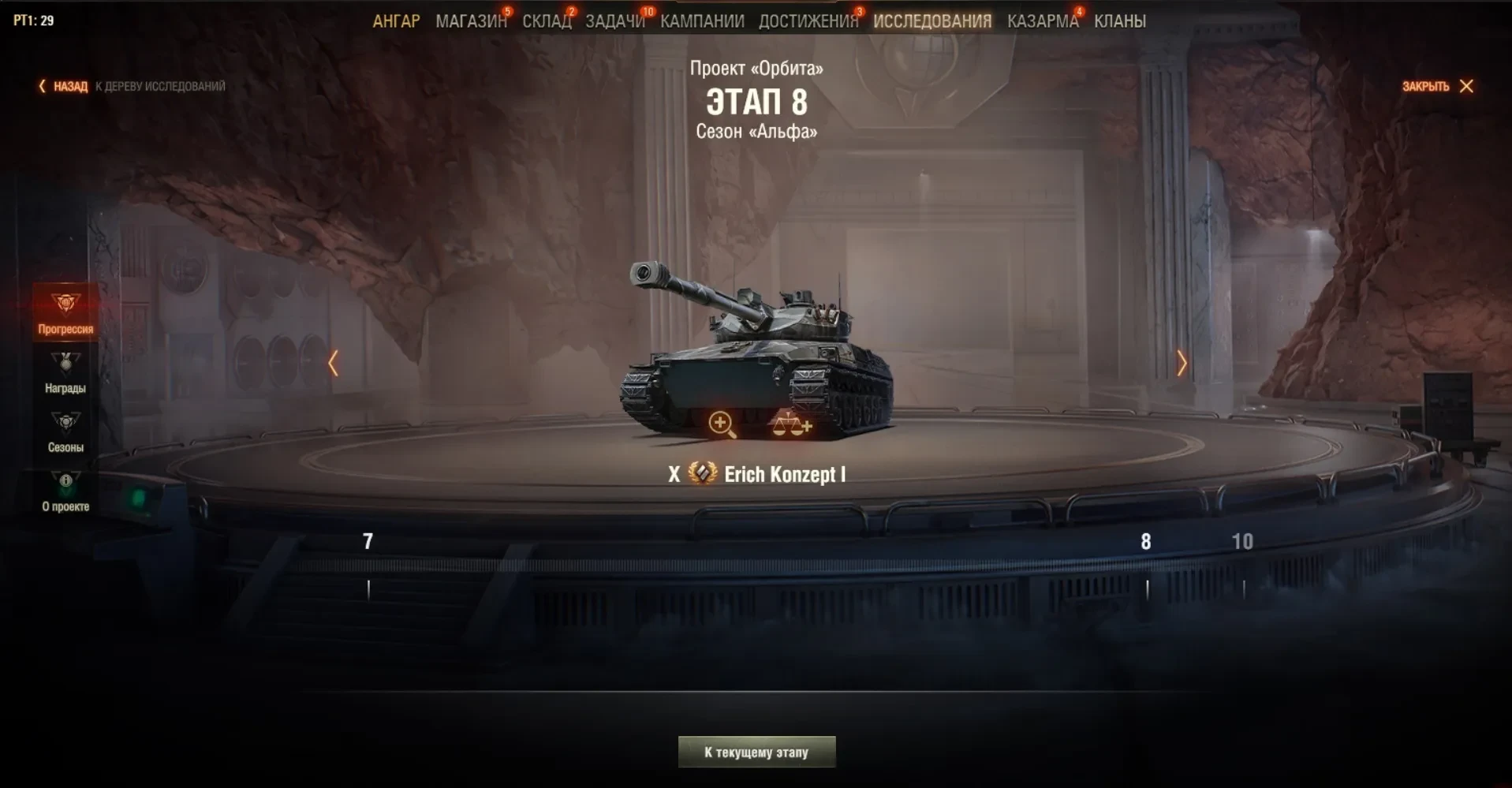Advance to next stage with right arrow
This screenshot has width=1512, height=788.
tap(1181, 363)
